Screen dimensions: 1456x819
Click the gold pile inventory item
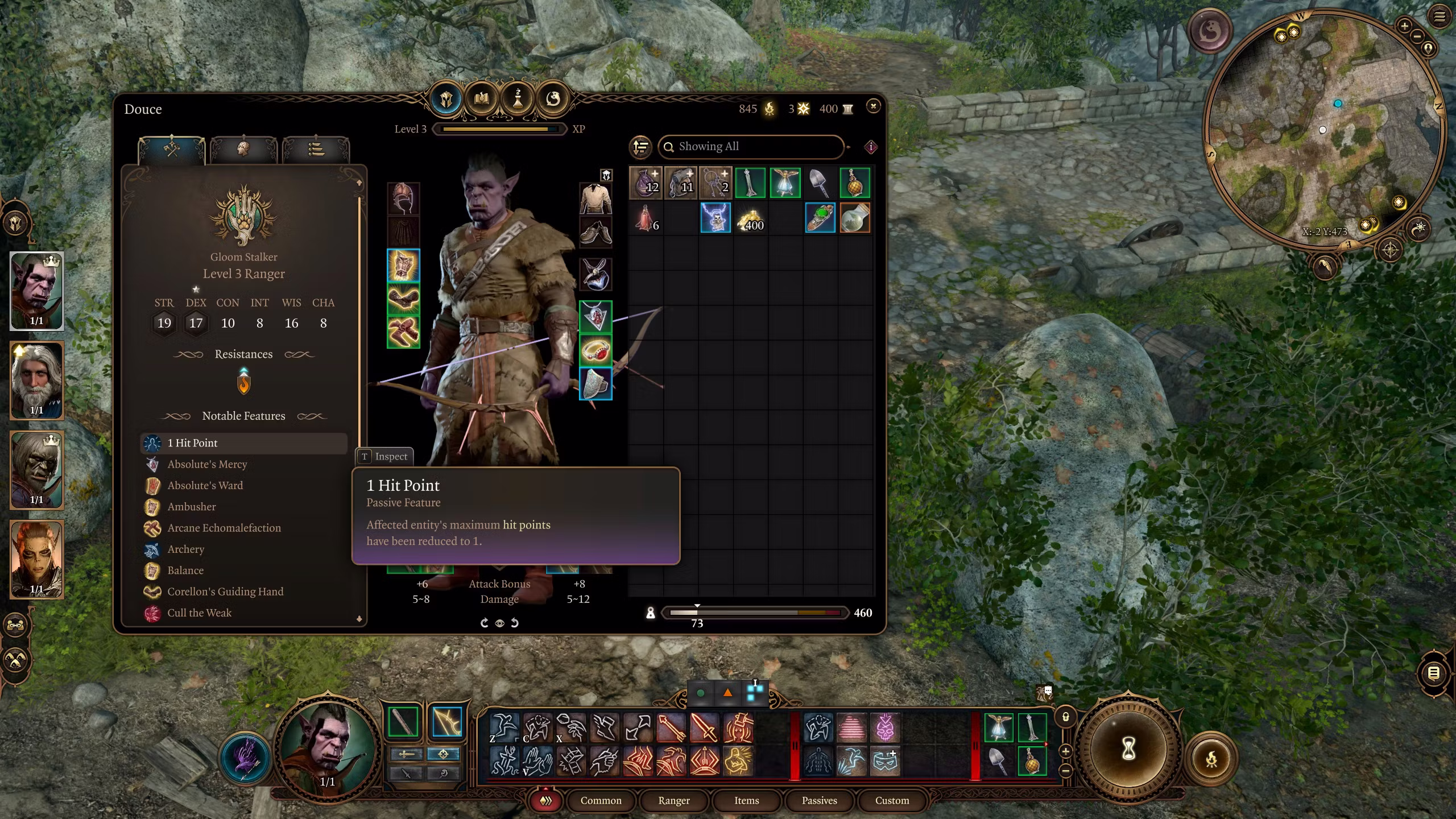[x=750, y=218]
